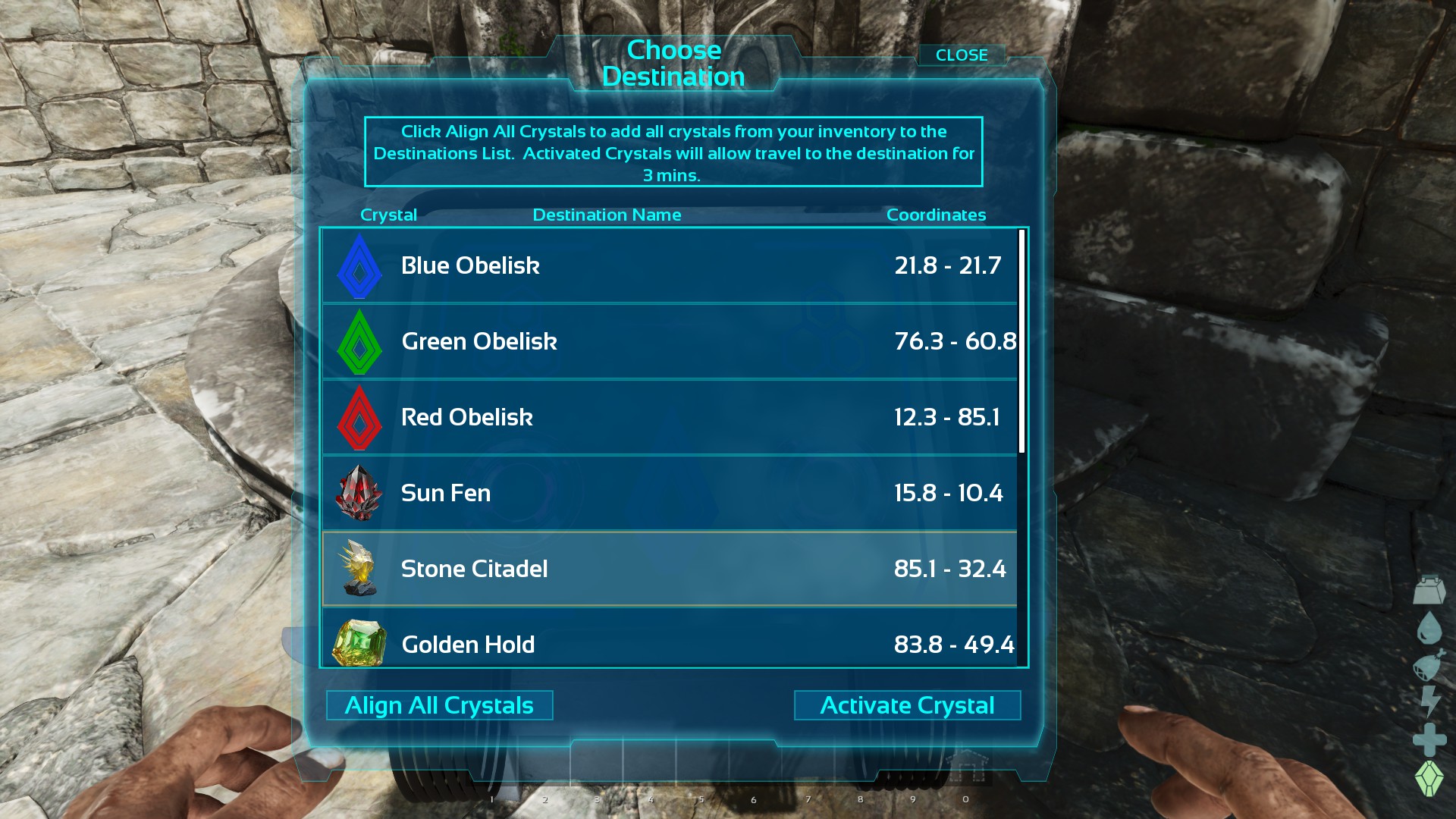This screenshot has height=819, width=1456.
Task: Select the Sun Fen destination
Action: pyautogui.click(x=669, y=493)
